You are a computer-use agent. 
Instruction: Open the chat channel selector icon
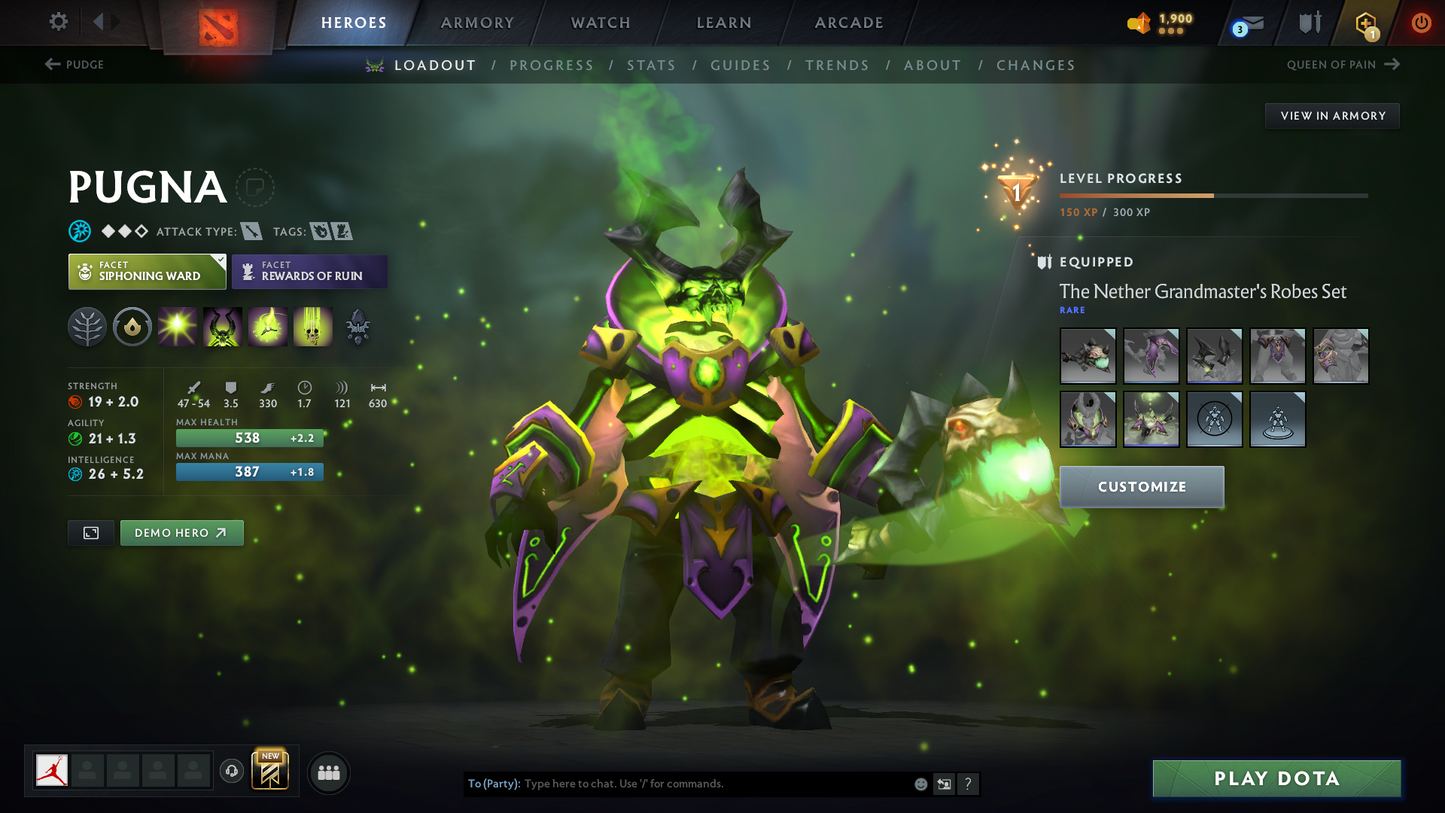(x=943, y=784)
